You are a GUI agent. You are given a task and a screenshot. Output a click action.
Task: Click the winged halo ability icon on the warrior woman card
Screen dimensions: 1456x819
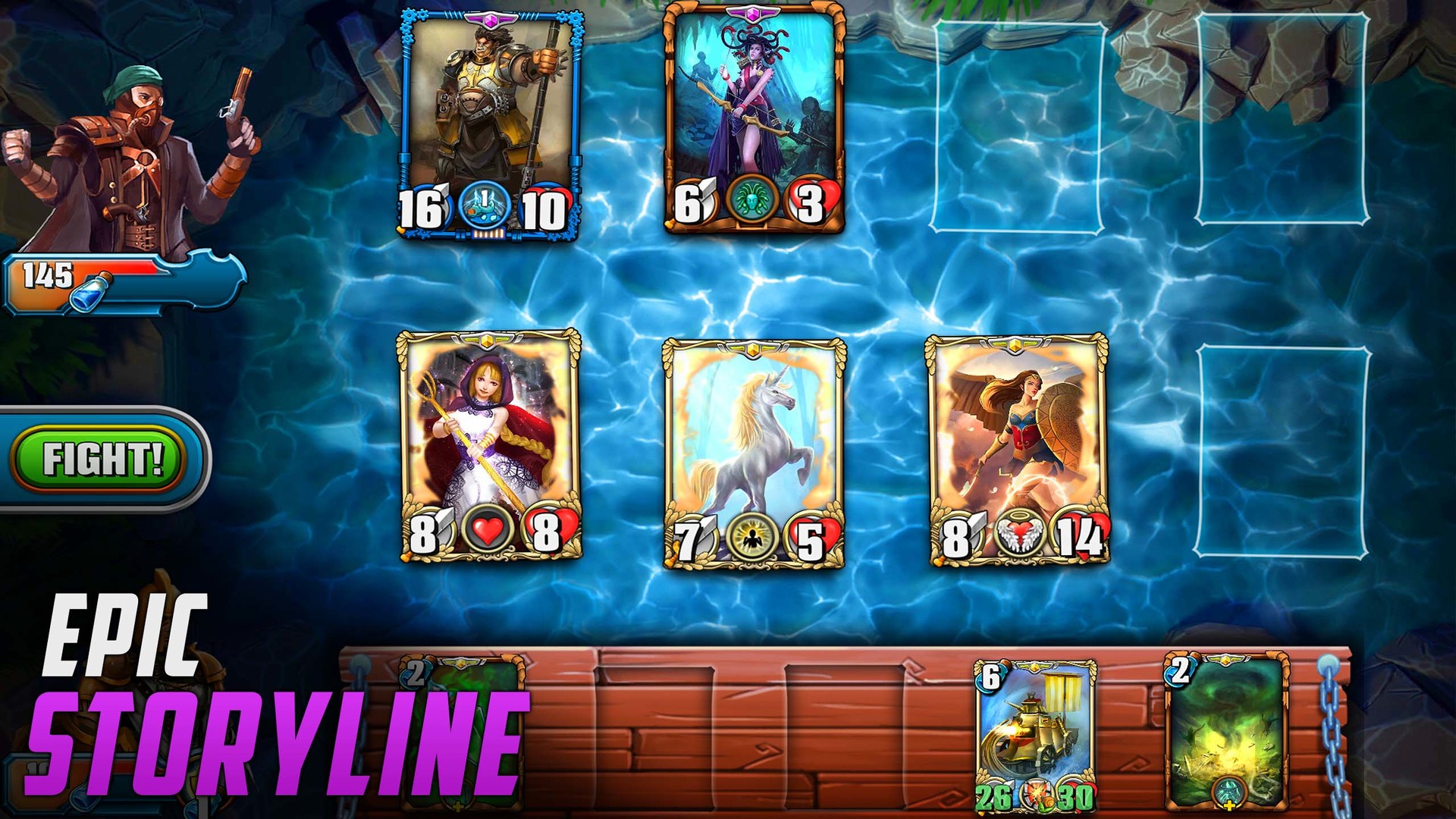tap(1020, 531)
